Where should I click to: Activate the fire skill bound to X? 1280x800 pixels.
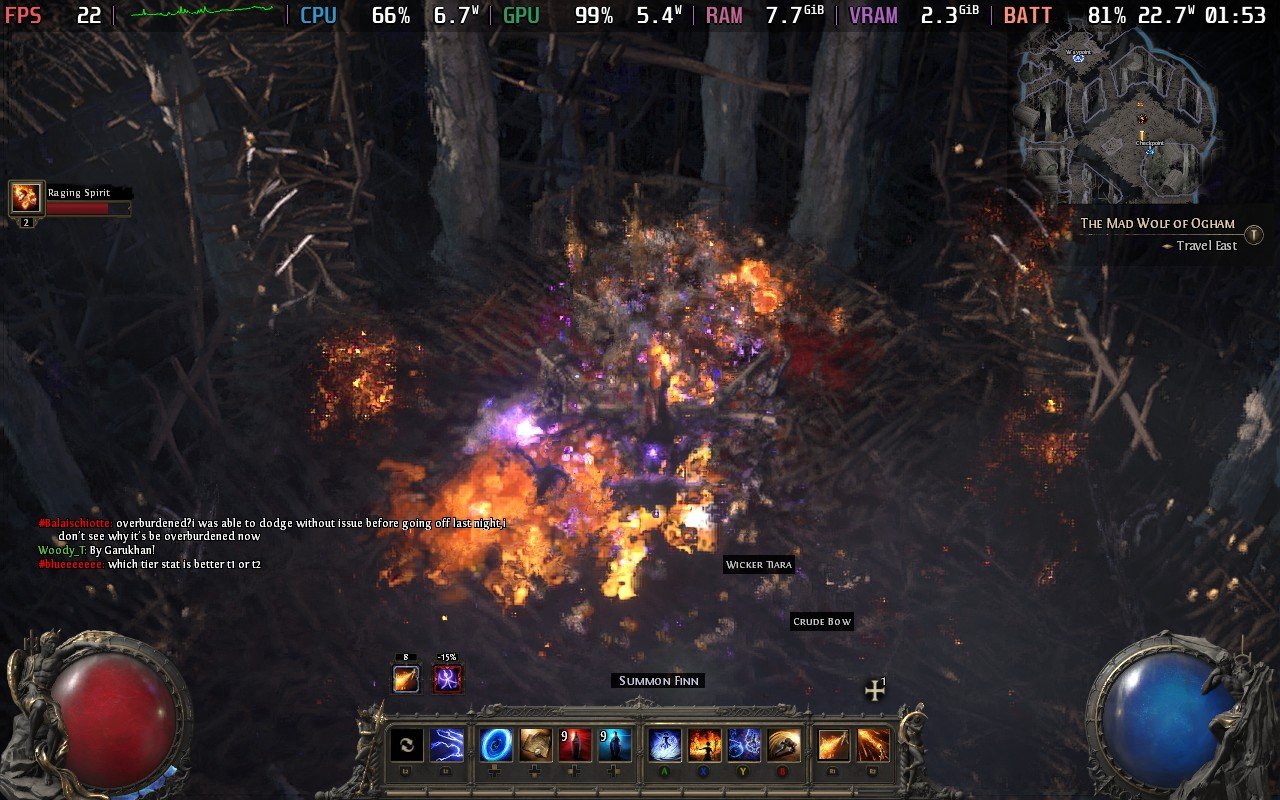tap(702, 745)
